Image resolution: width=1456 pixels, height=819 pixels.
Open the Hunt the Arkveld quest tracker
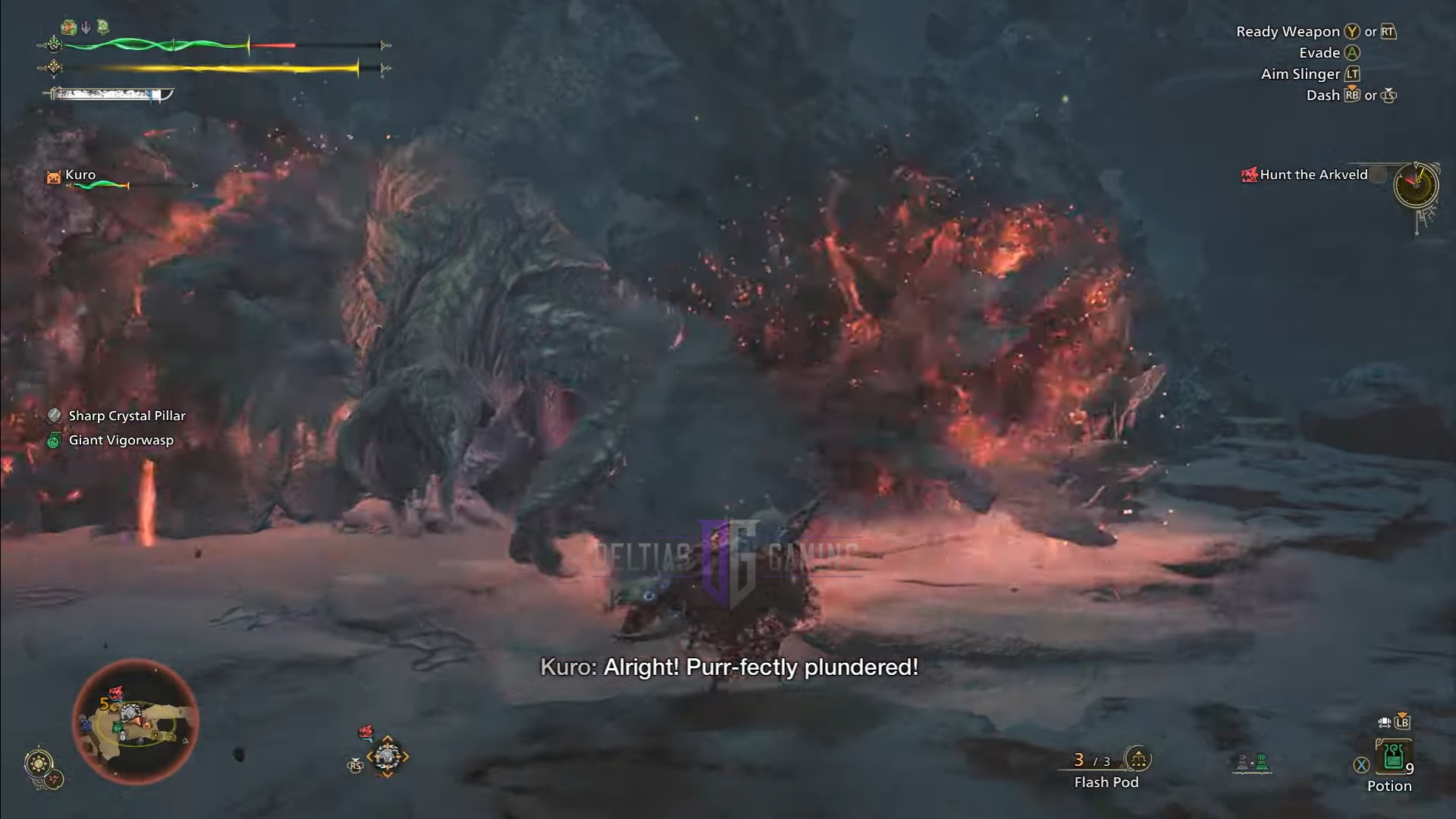coord(1313,175)
